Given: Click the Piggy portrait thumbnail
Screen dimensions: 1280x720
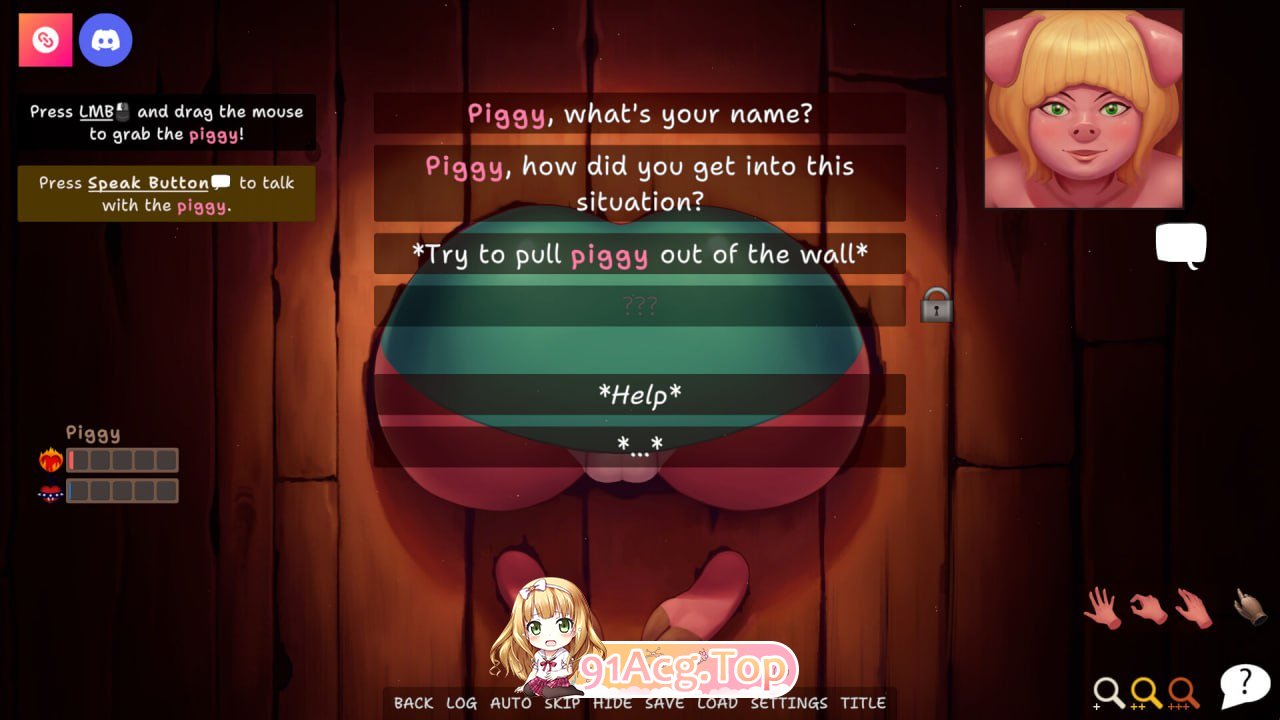Looking at the screenshot, I should (x=1083, y=107).
